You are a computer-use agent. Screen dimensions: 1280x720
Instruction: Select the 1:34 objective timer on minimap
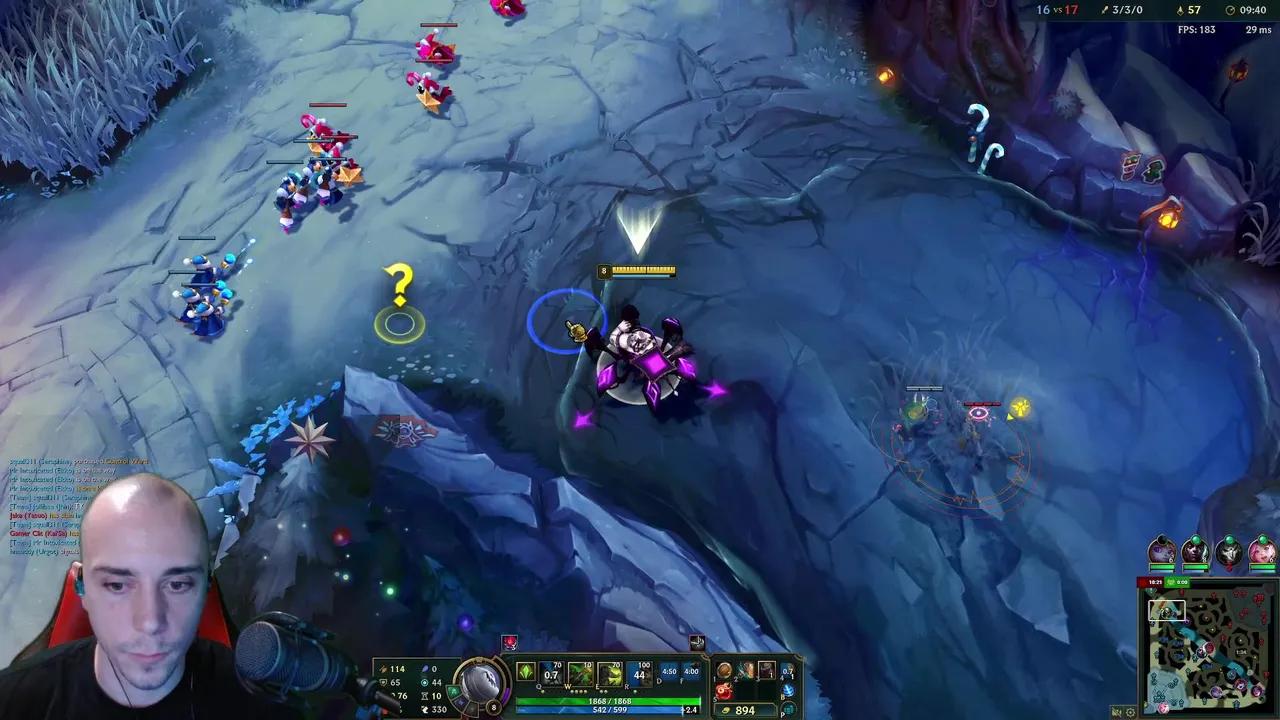click(x=1241, y=651)
